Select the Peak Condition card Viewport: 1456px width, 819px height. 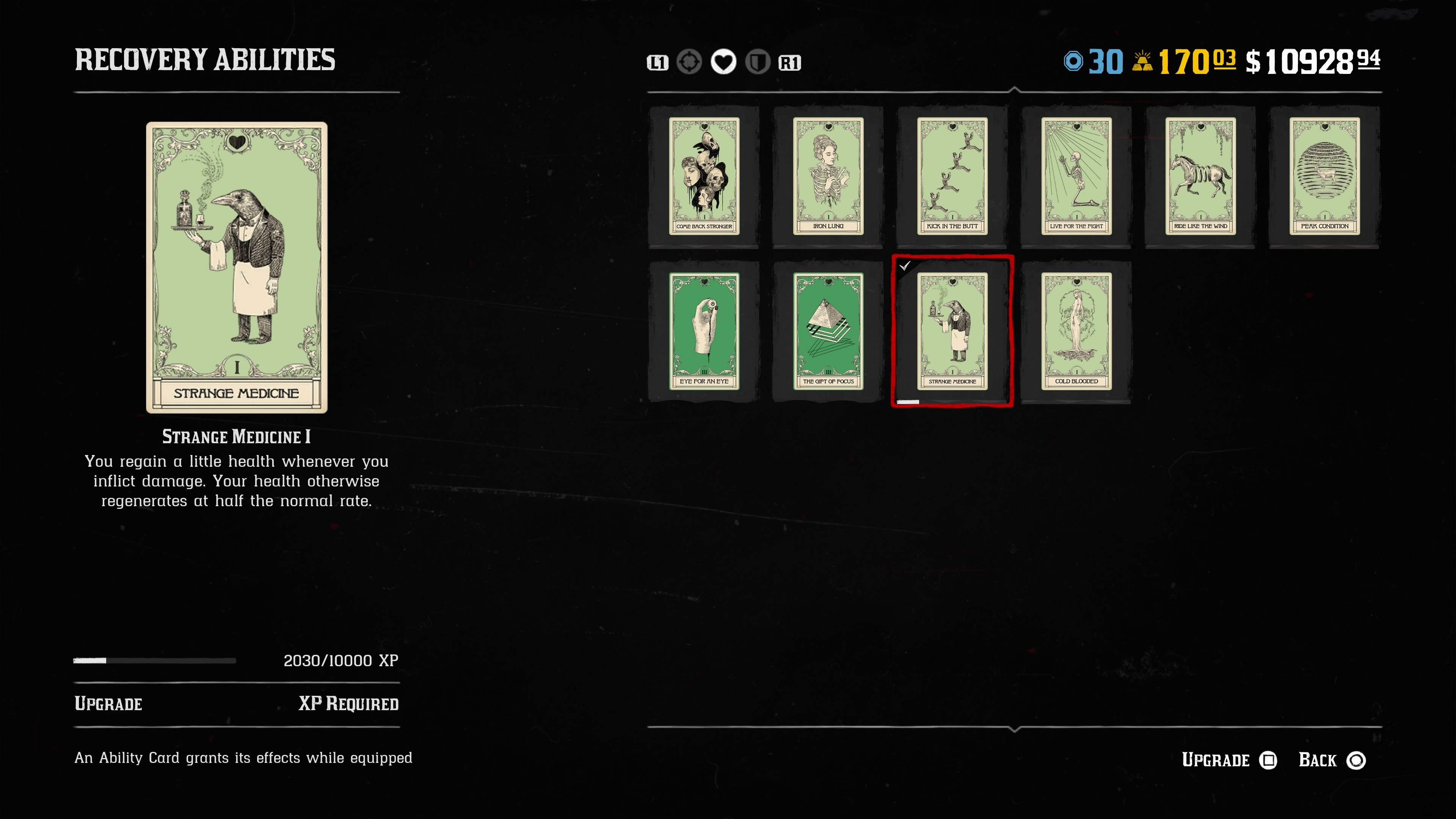pyautogui.click(x=1324, y=176)
